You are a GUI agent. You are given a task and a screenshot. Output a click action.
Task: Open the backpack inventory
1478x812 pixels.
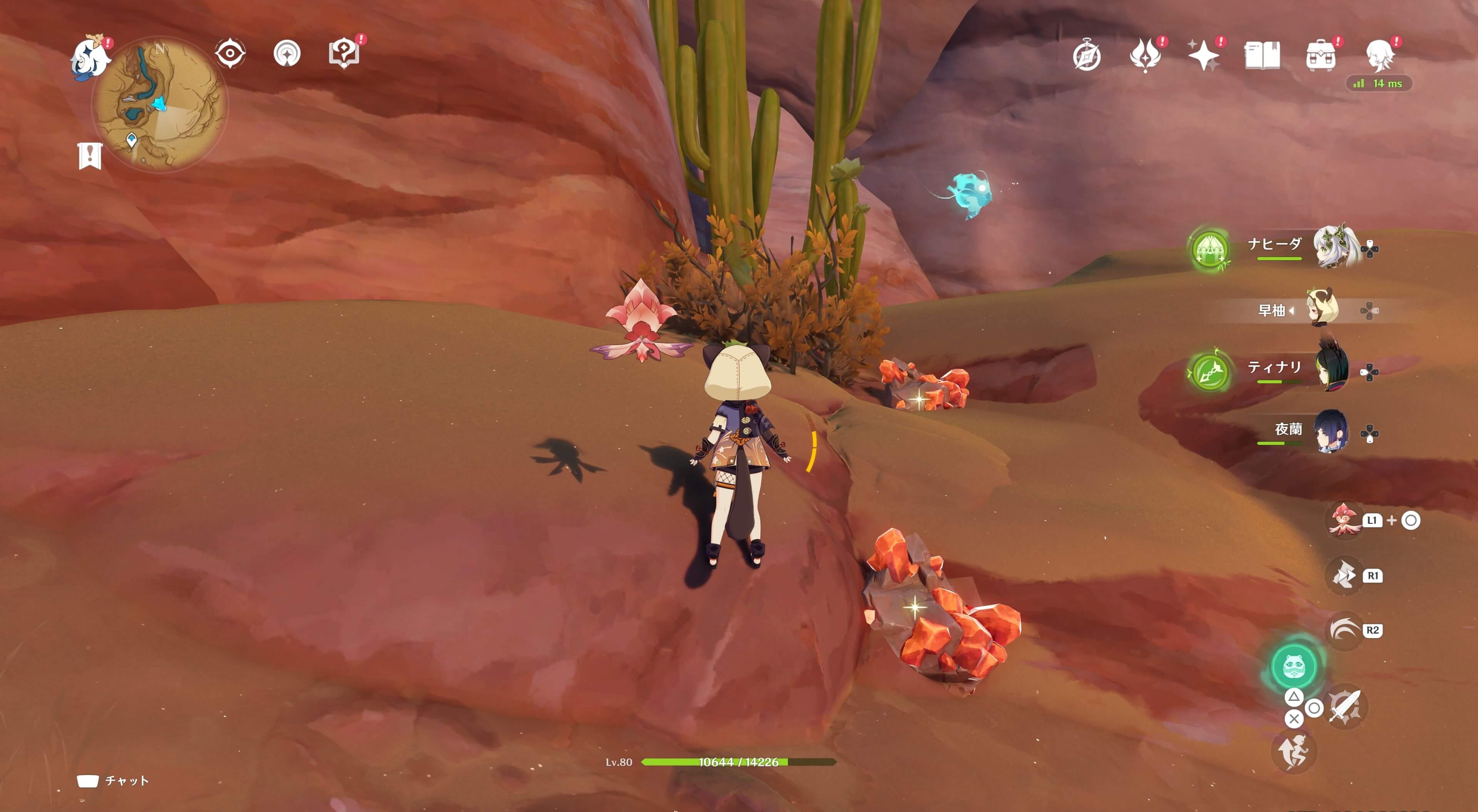(1320, 56)
